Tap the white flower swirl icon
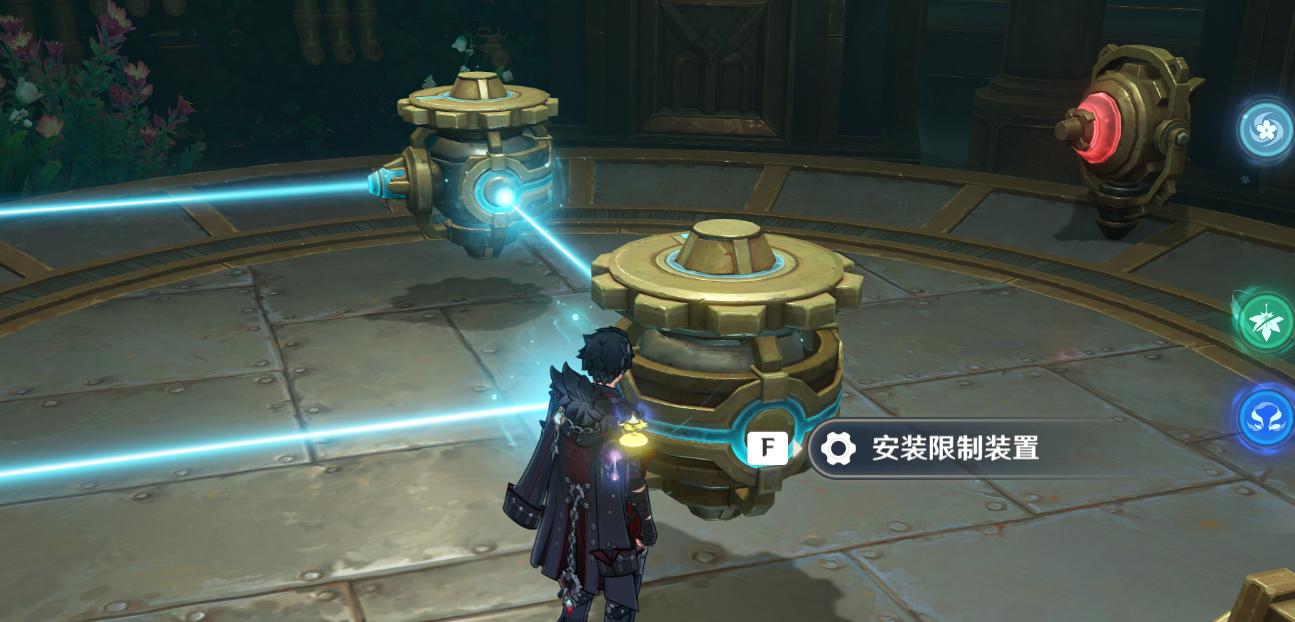The height and width of the screenshot is (622, 1295). [1265, 130]
